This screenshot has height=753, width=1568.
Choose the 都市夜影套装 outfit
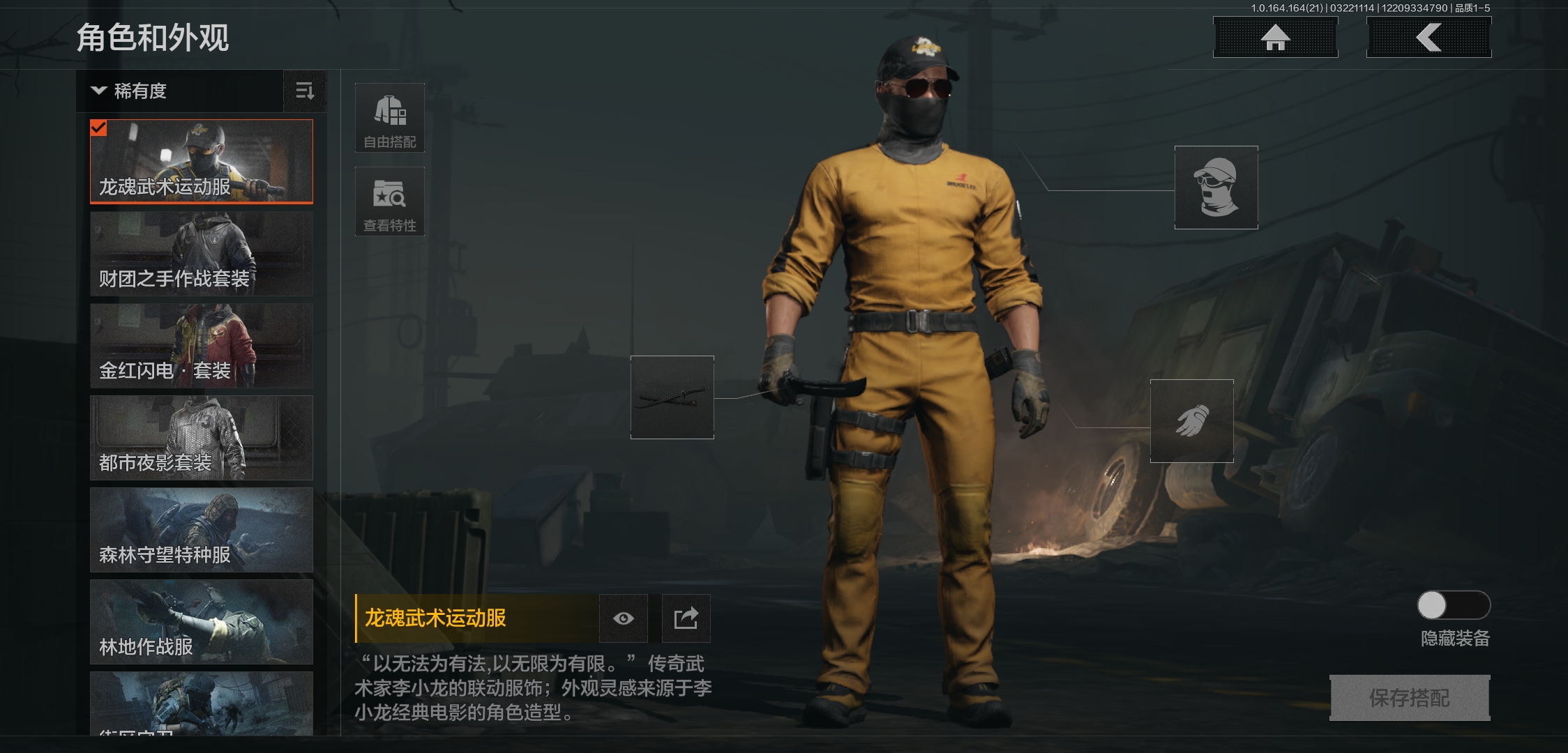(x=202, y=438)
